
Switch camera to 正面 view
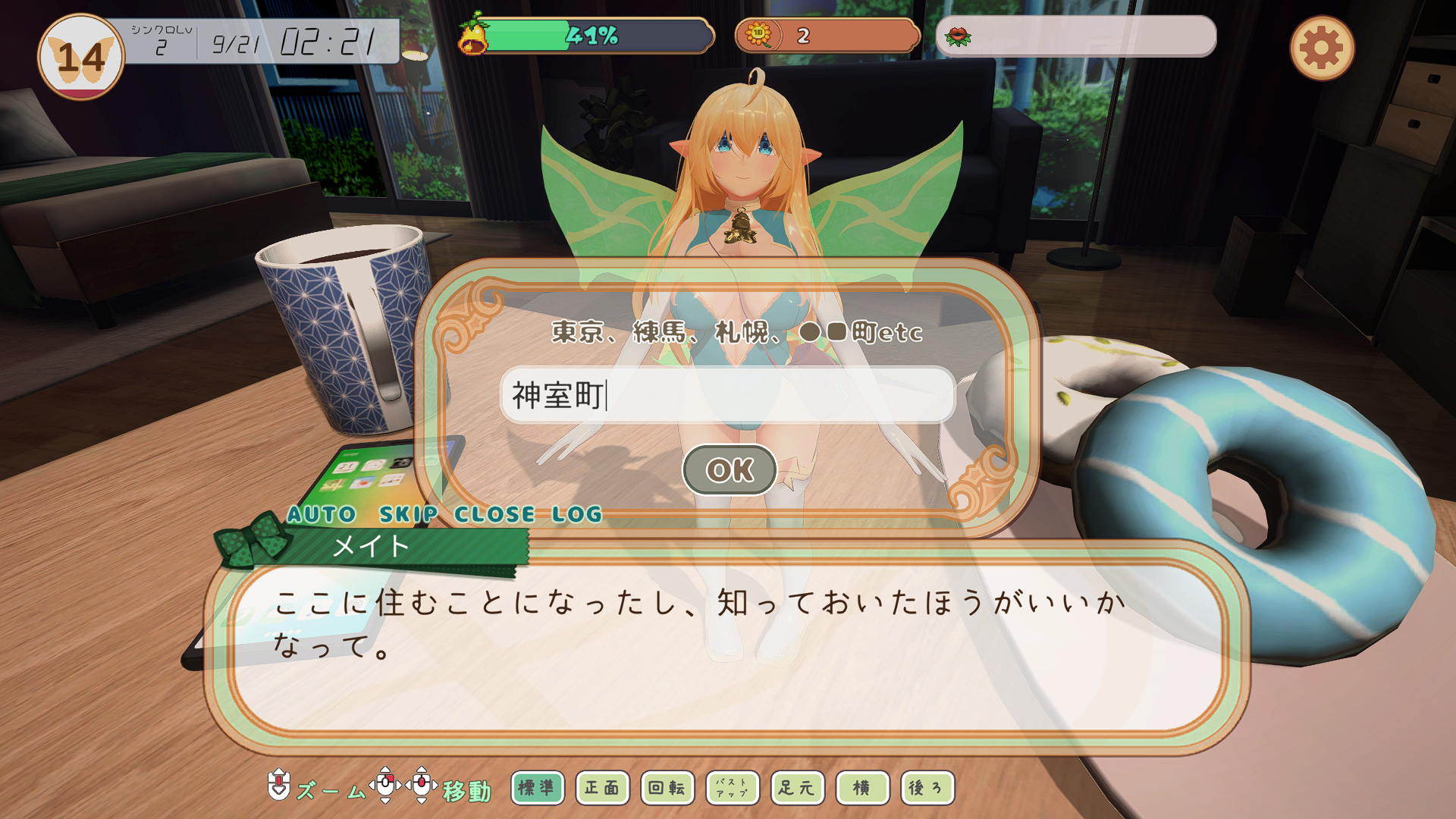click(x=602, y=788)
